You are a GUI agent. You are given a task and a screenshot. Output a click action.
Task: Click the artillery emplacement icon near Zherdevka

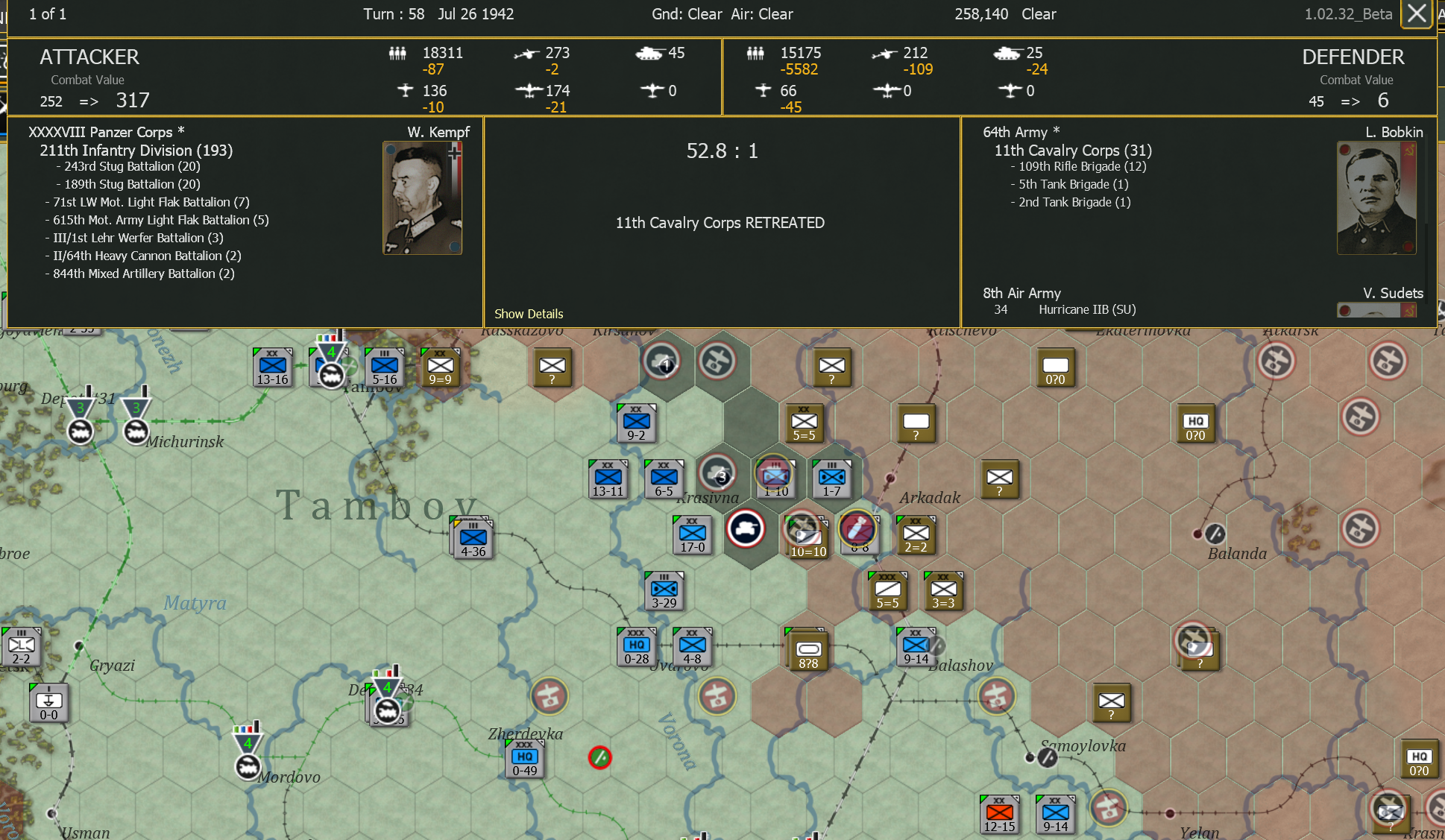click(x=550, y=697)
